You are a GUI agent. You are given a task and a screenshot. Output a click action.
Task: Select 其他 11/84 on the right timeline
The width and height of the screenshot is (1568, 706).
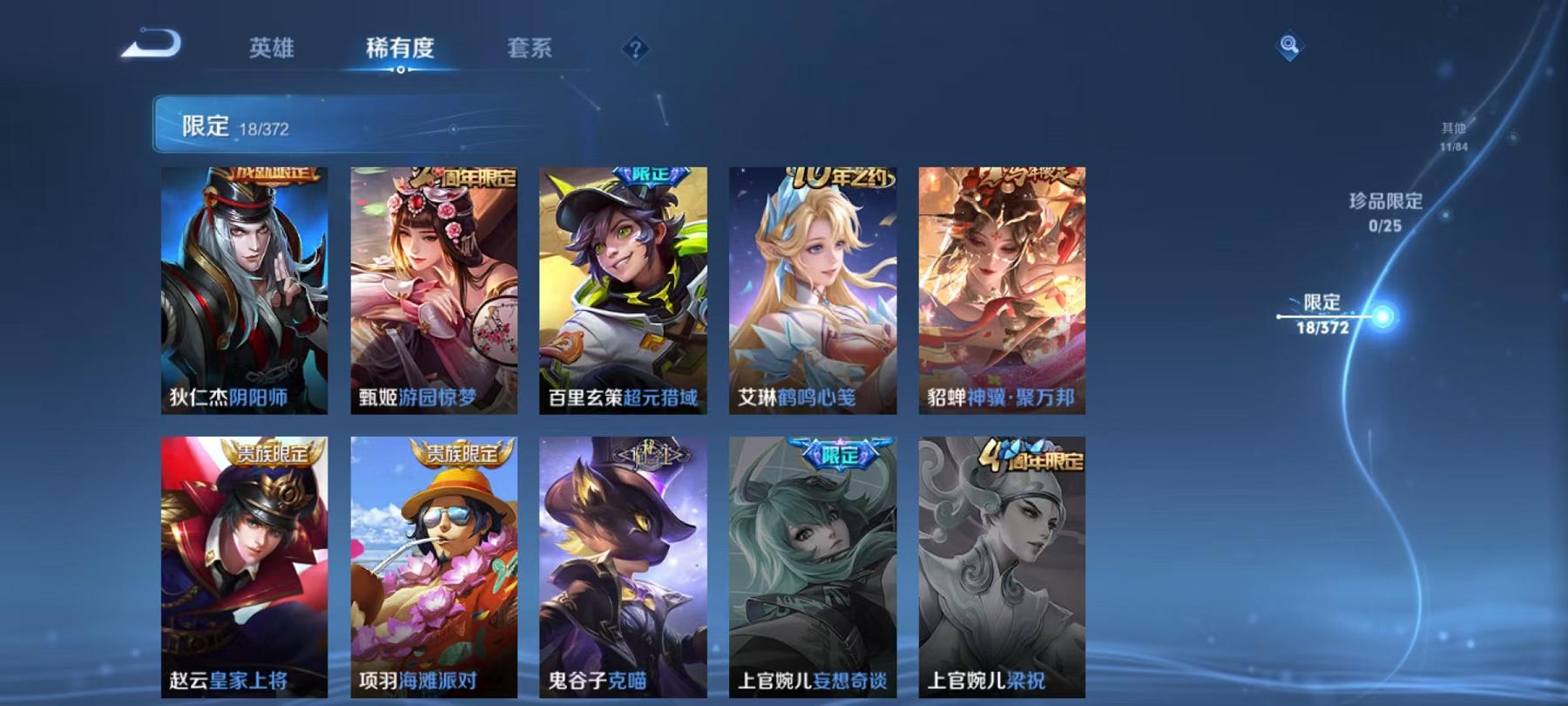[x=1453, y=136]
